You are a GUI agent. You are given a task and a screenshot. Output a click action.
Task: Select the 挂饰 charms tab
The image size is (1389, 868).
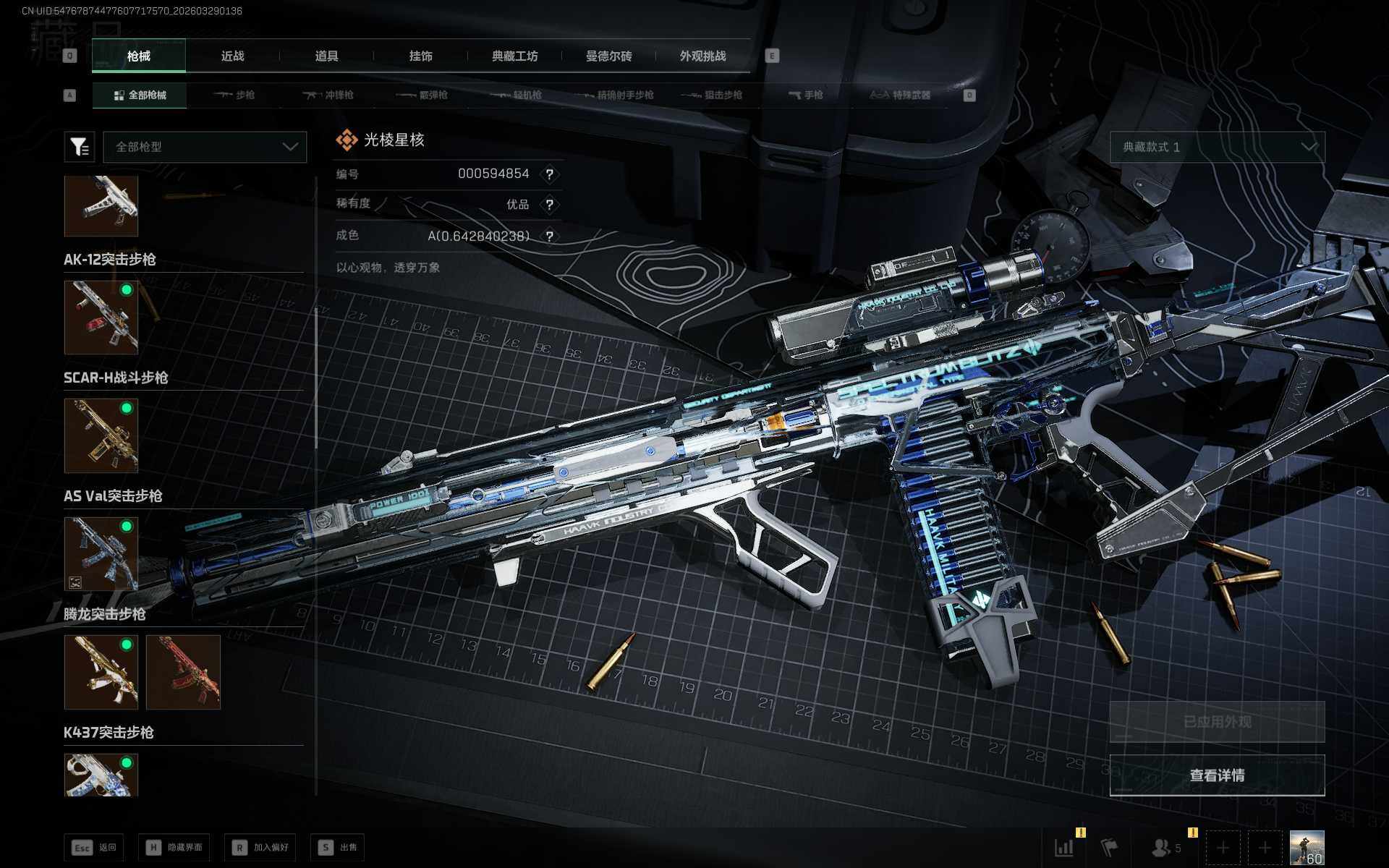tap(420, 56)
